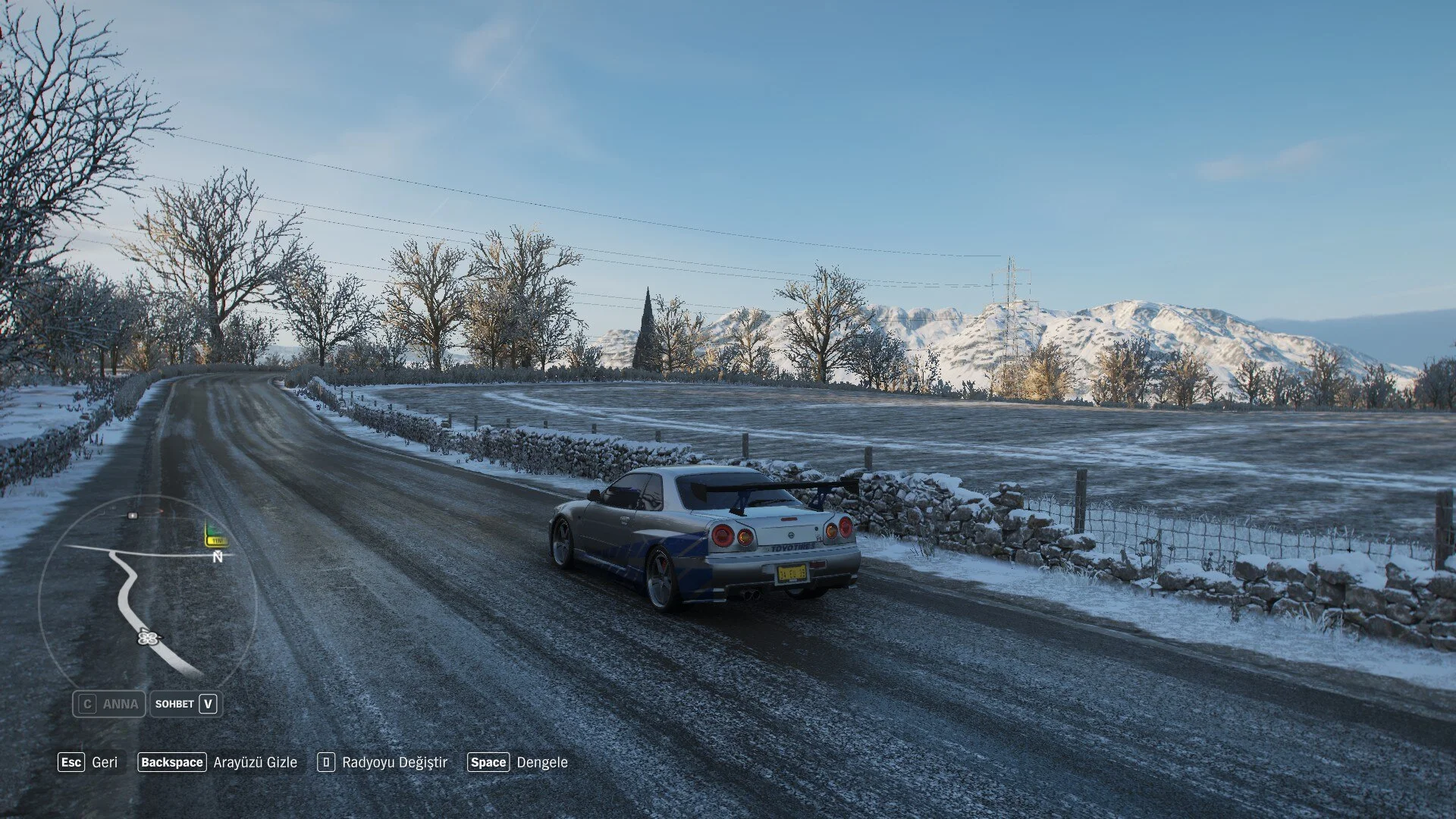
Task: Click the drone icon on the minimap
Action: pos(147,637)
